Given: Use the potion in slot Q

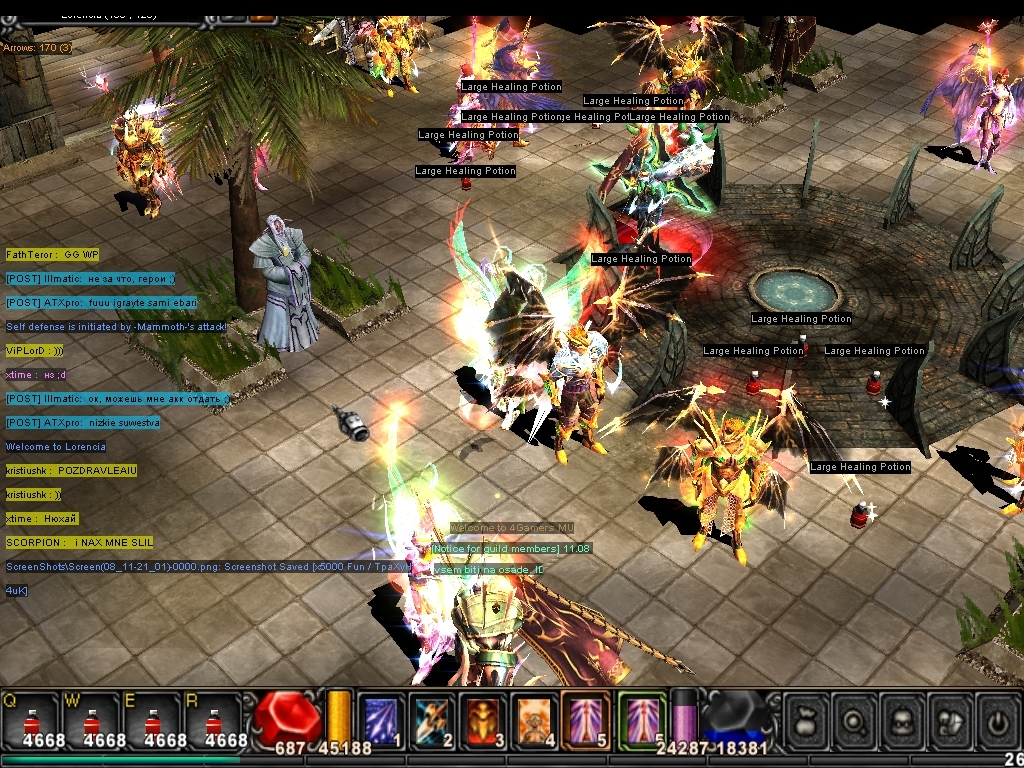Looking at the screenshot, I should pos(32,720).
